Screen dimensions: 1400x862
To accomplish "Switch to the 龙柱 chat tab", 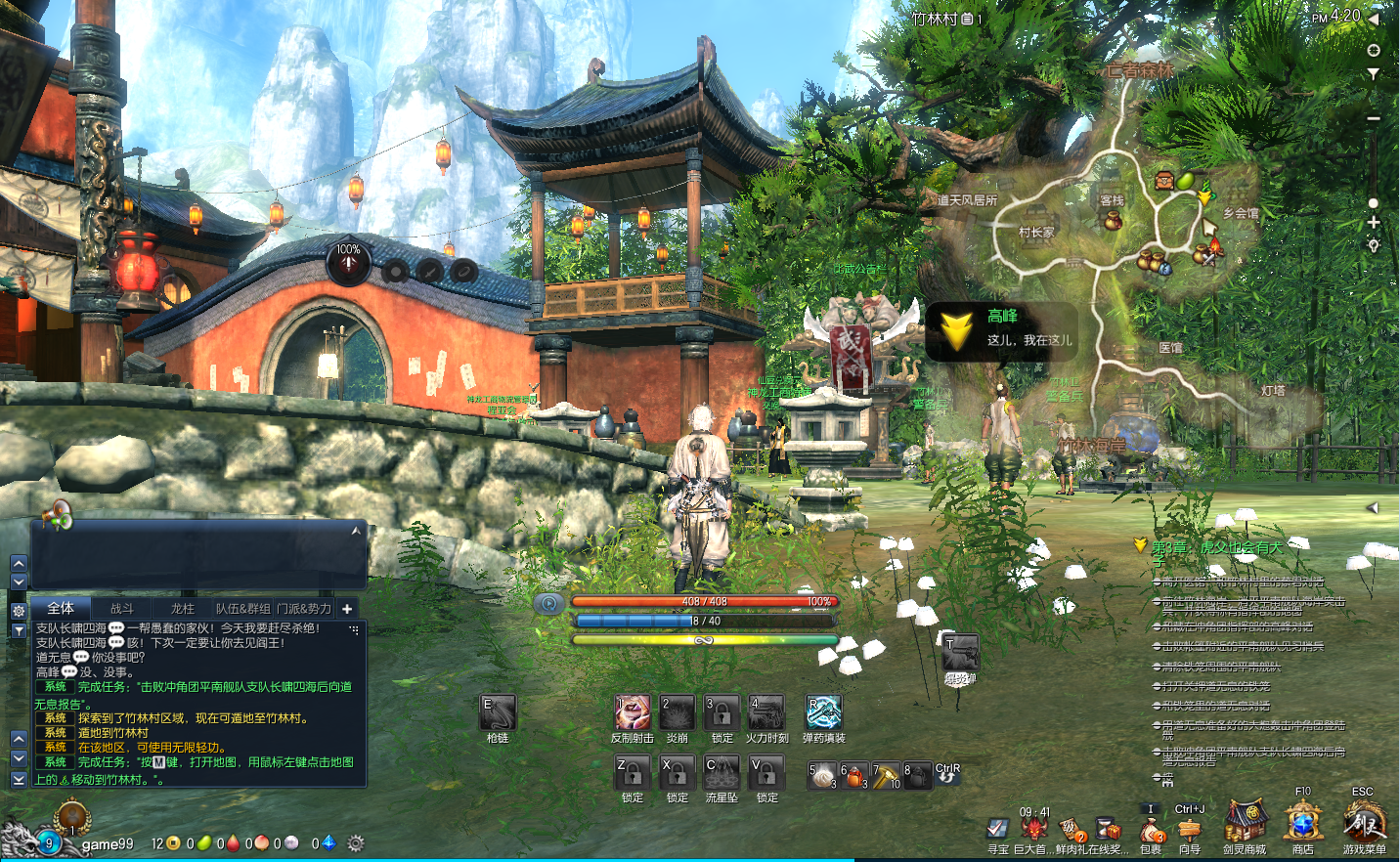I will [183, 608].
